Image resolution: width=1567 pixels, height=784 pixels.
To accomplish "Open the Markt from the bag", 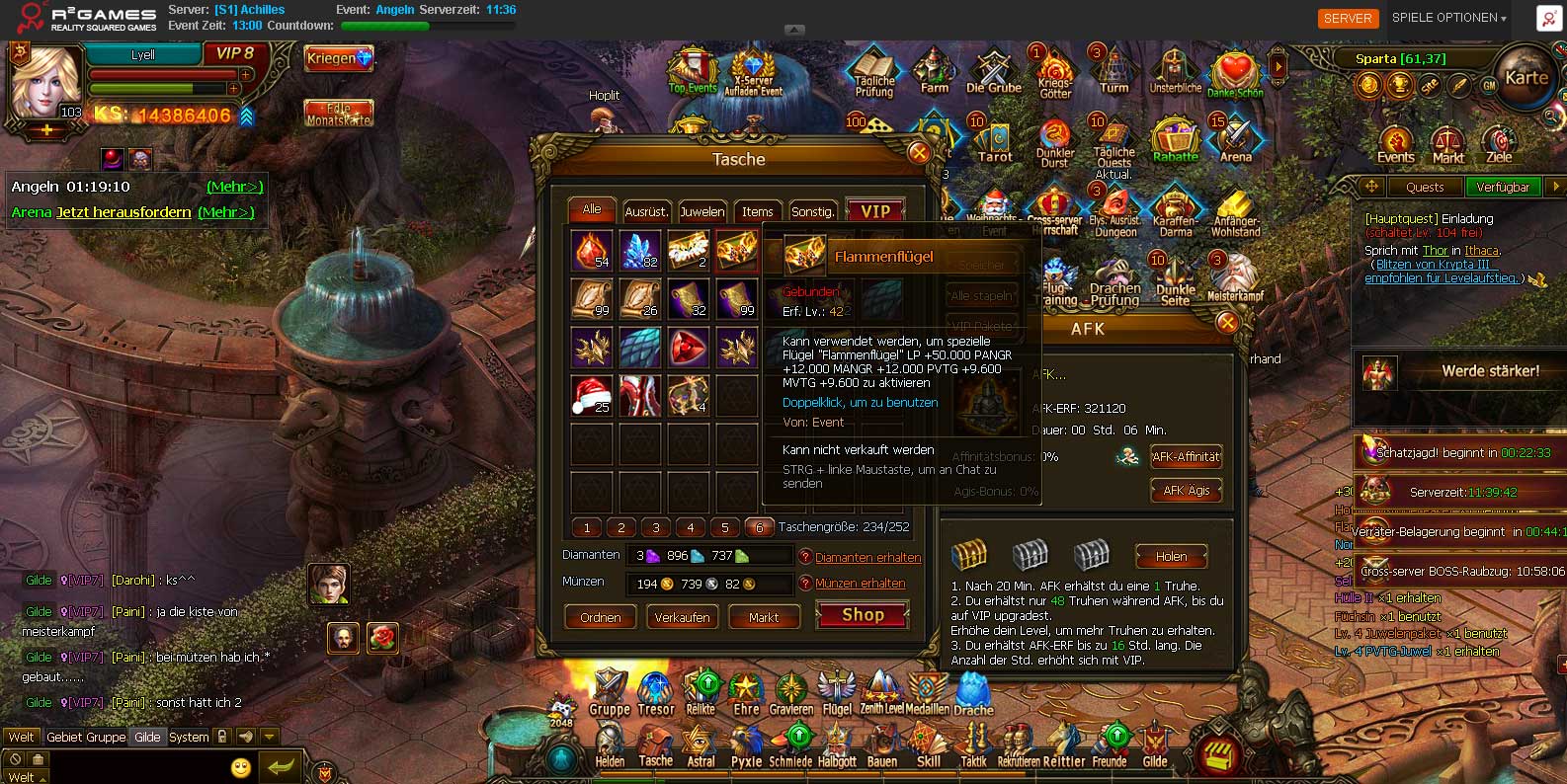I will coord(764,617).
